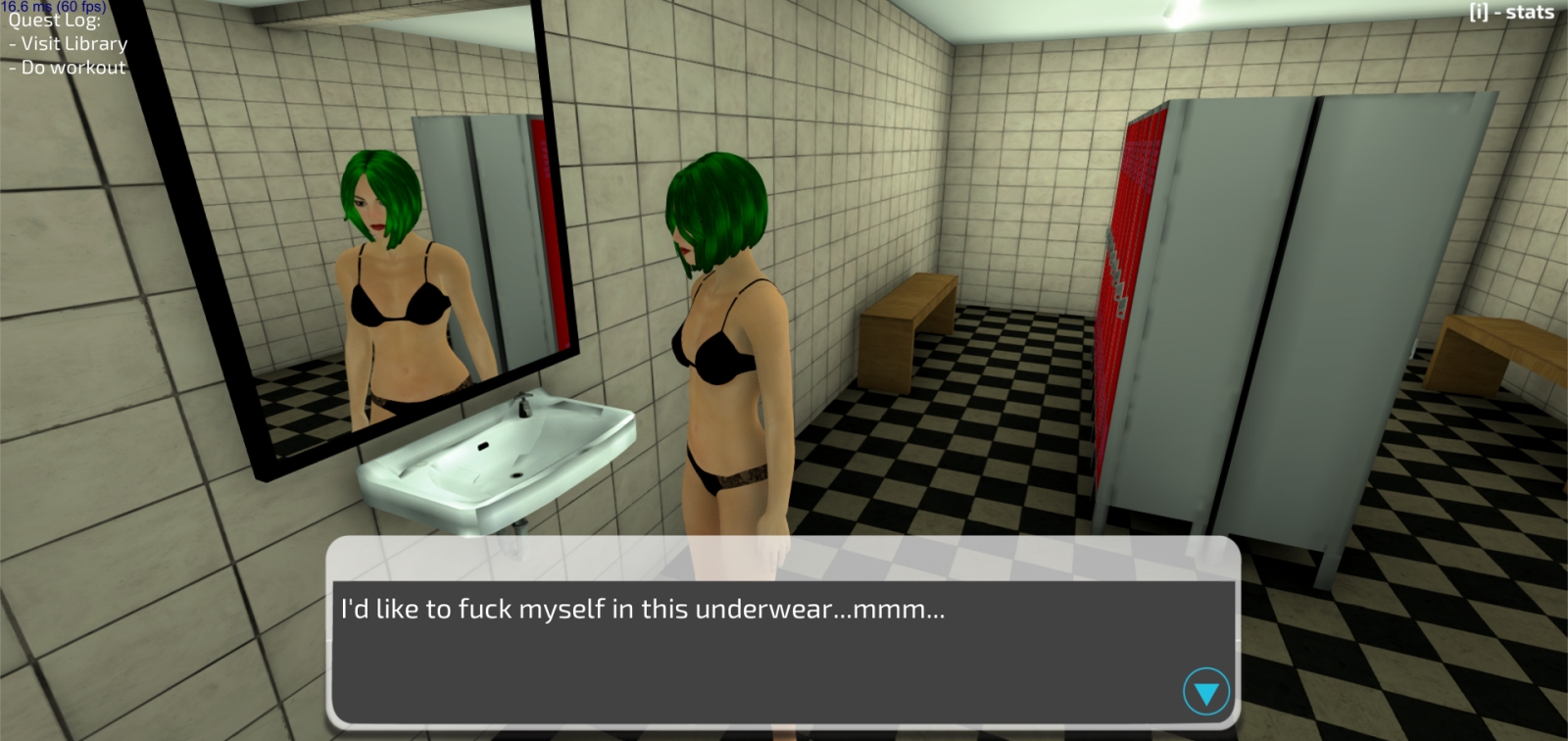Click the frame time counter showing 60 fps
This screenshot has width=1568, height=741.
[x=54, y=7]
